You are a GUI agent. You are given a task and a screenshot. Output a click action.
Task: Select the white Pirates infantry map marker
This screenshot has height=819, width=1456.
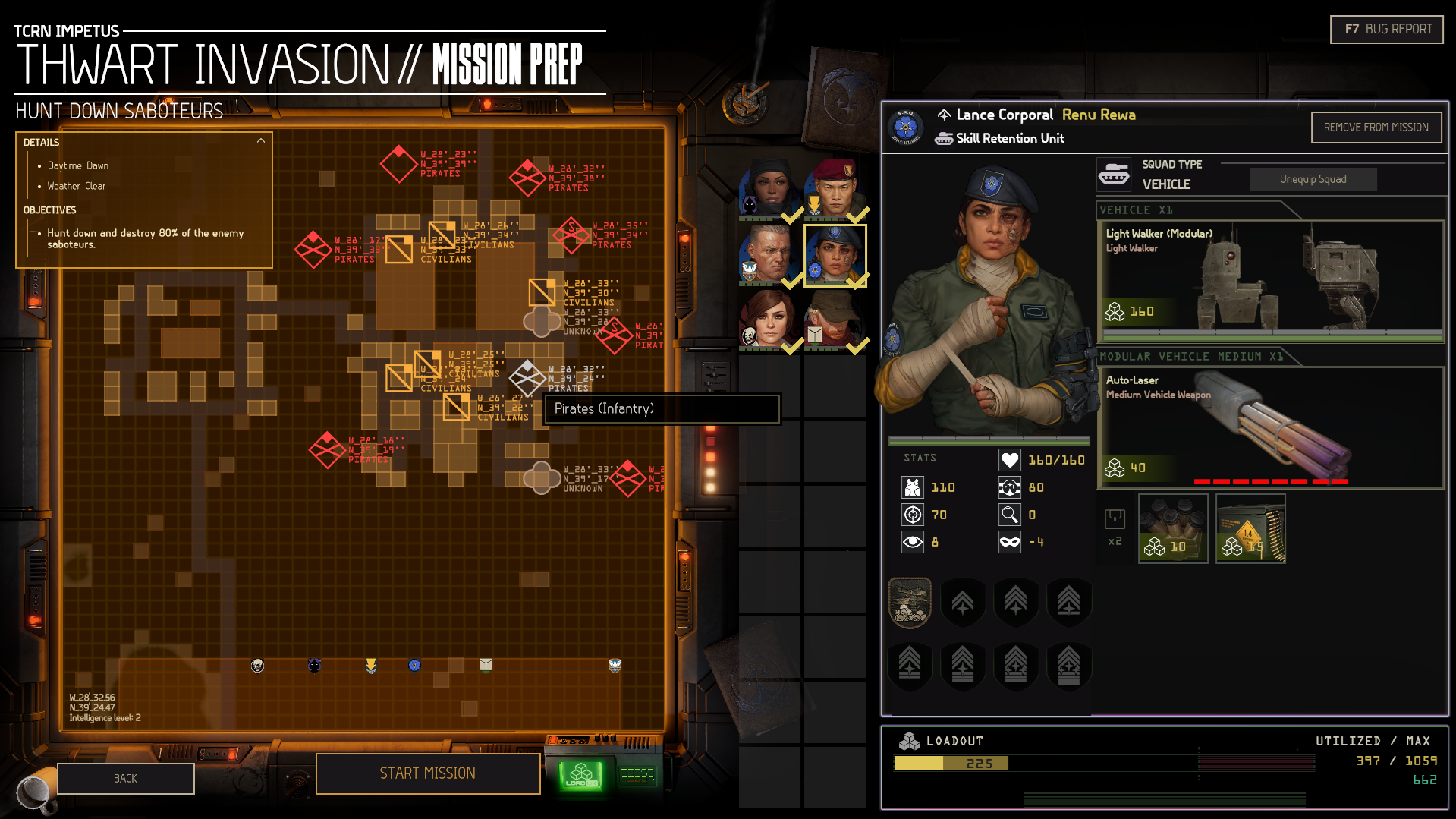(527, 377)
